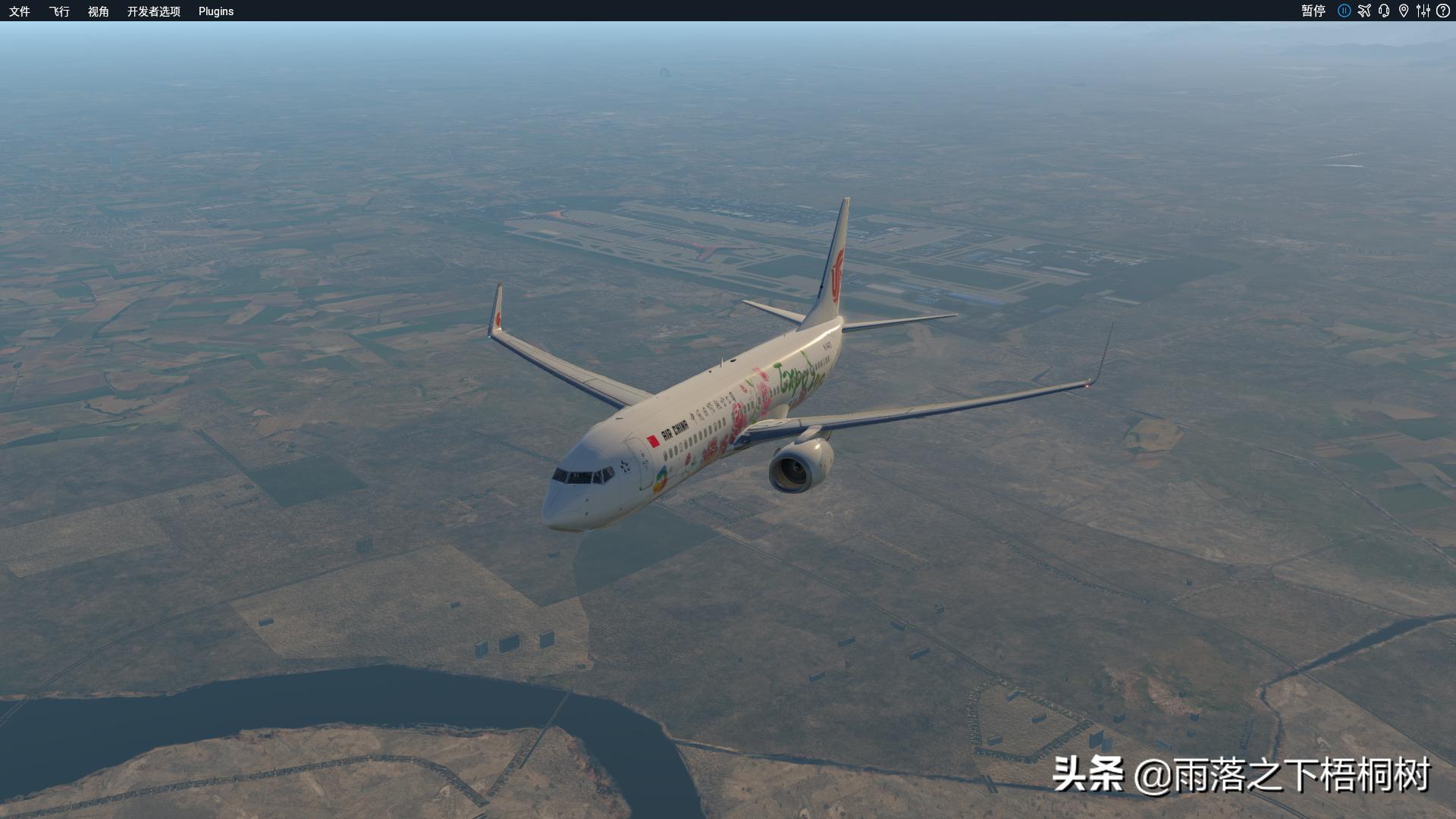Screen dimensions: 1456x819
Task: Open the 文件 (File) menu
Action: pyautogui.click(x=20, y=11)
